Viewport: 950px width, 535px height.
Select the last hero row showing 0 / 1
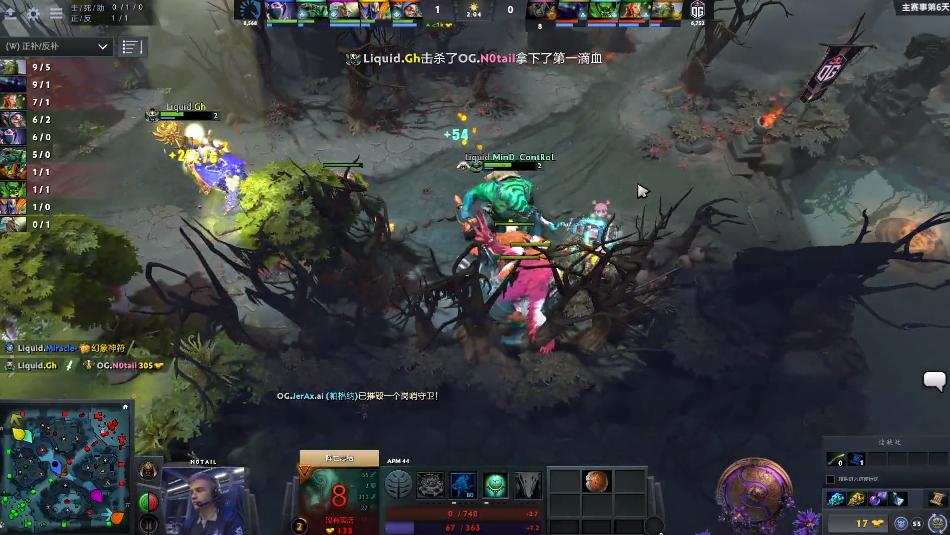click(26, 224)
